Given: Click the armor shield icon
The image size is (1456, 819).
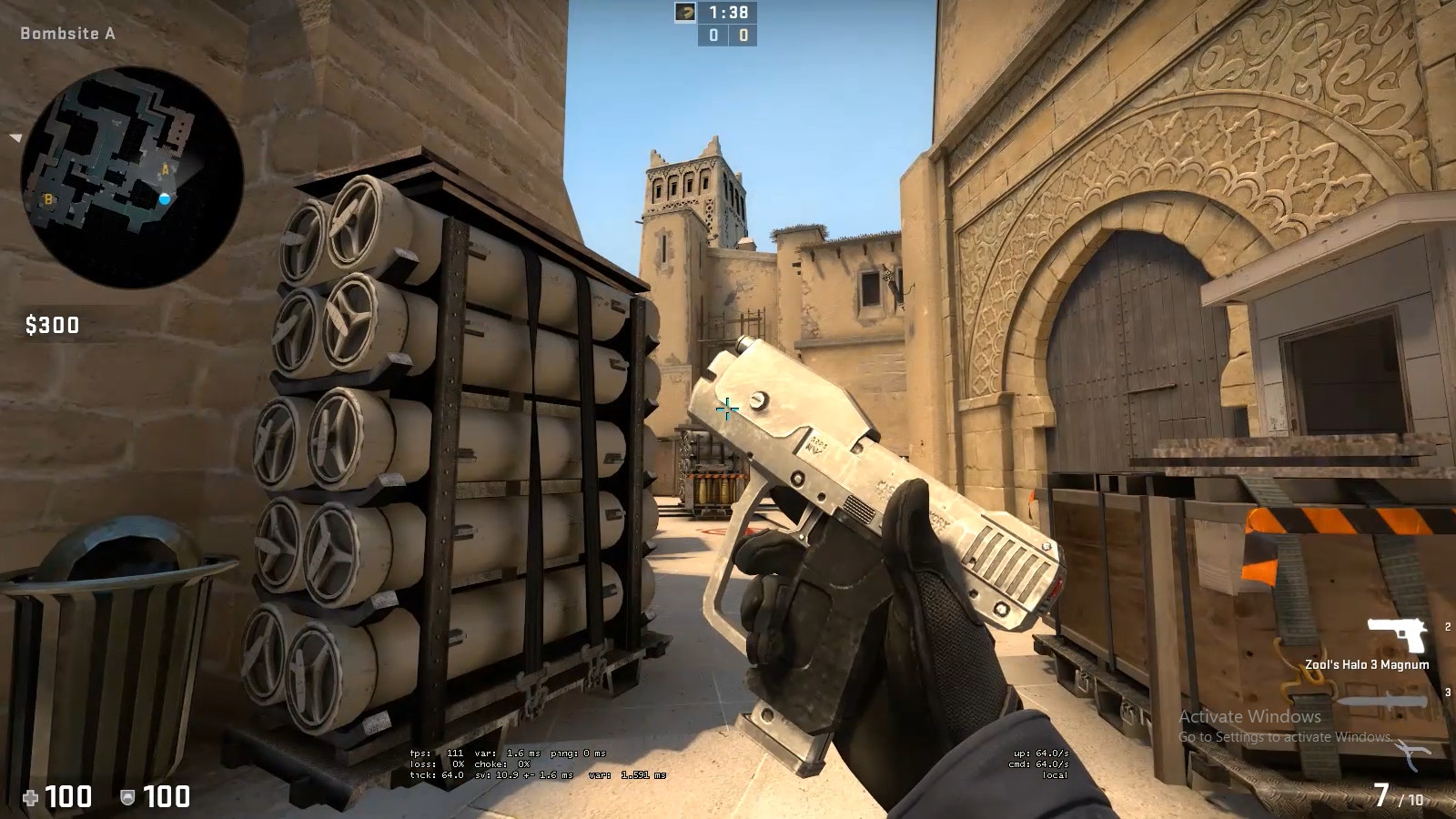Looking at the screenshot, I should (x=127, y=798).
